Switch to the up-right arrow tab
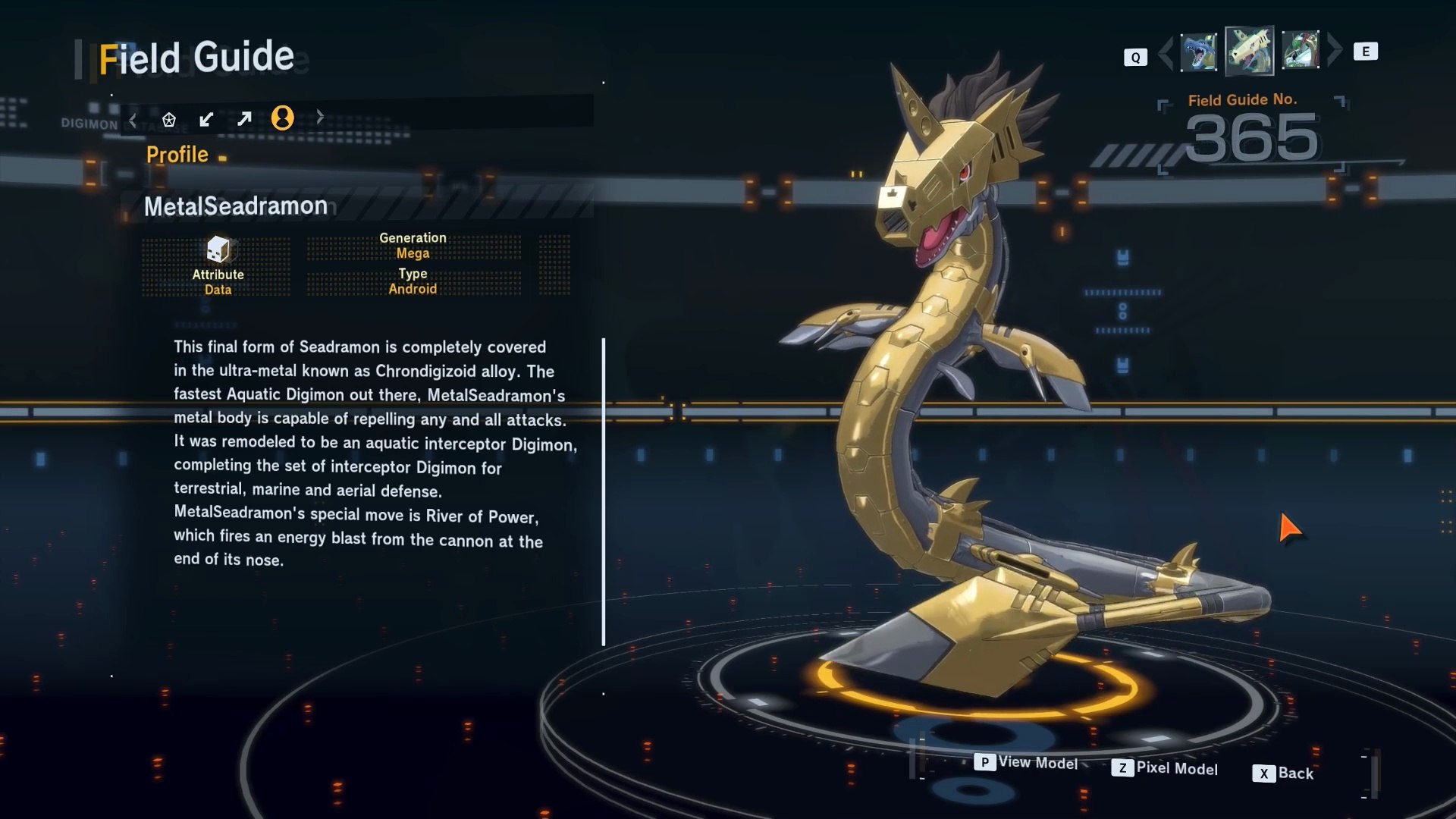The image size is (1456, 819). pos(244,119)
